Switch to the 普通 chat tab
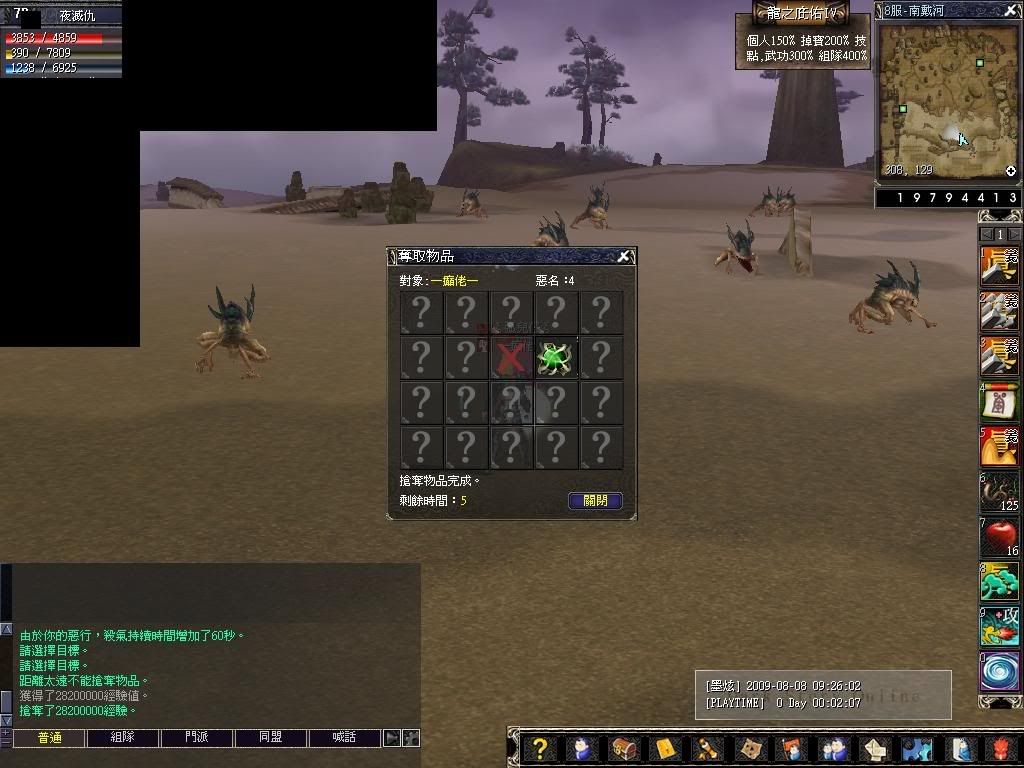Viewport: 1024px width, 768px height. coord(49,738)
